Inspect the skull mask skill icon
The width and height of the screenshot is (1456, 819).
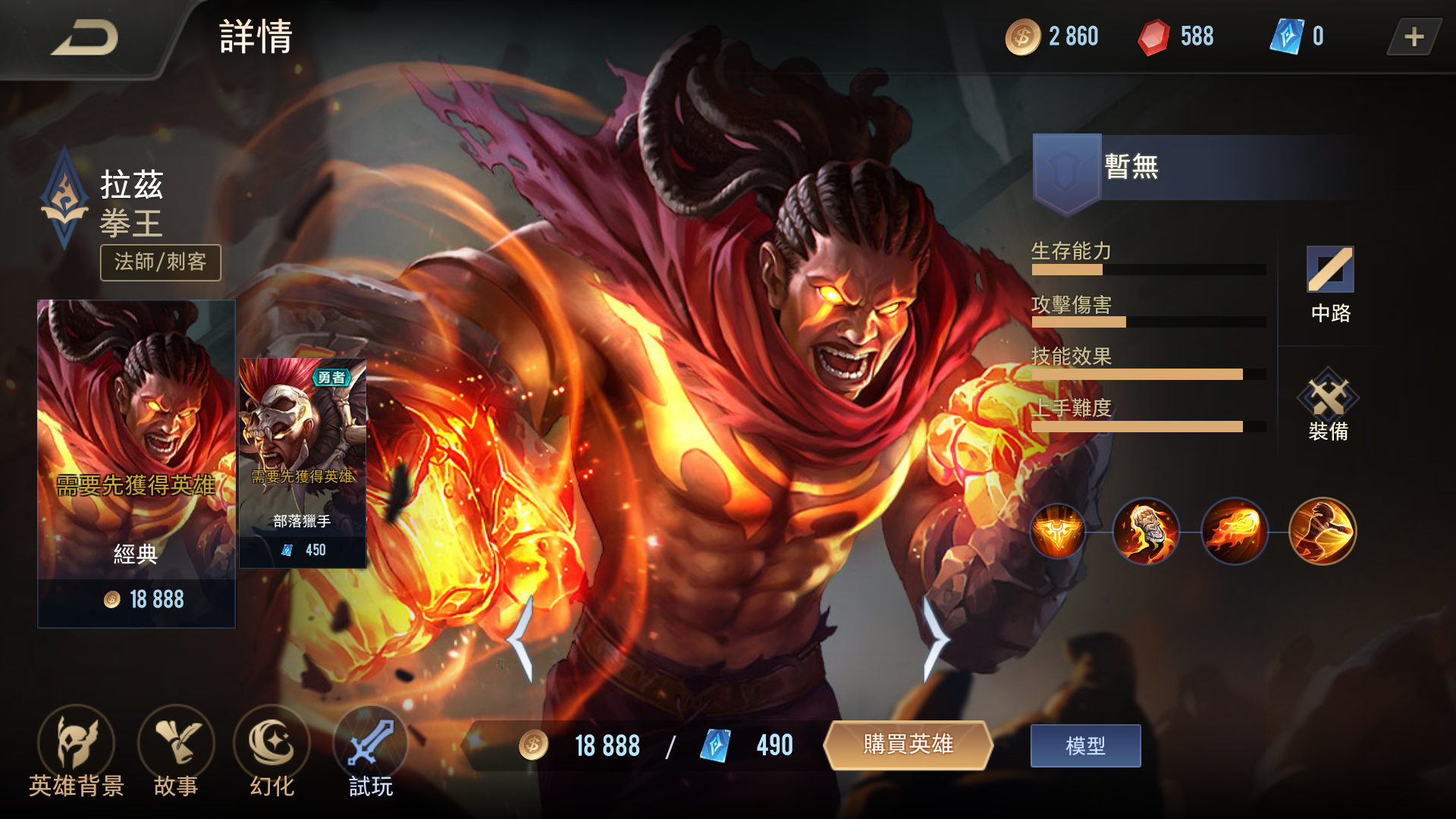click(x=1146, y=532)
